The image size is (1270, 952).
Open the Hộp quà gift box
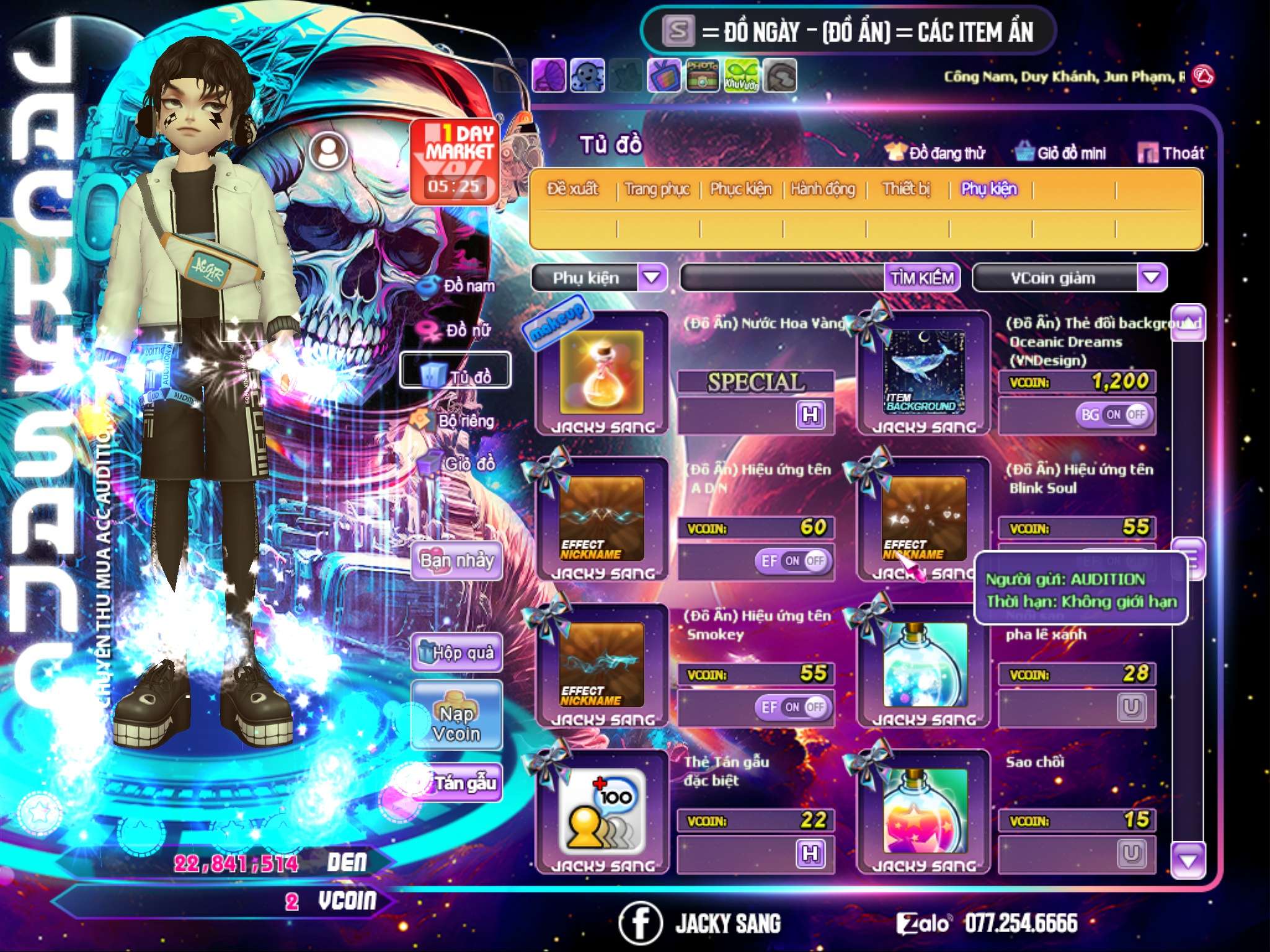tap(457, 653)
